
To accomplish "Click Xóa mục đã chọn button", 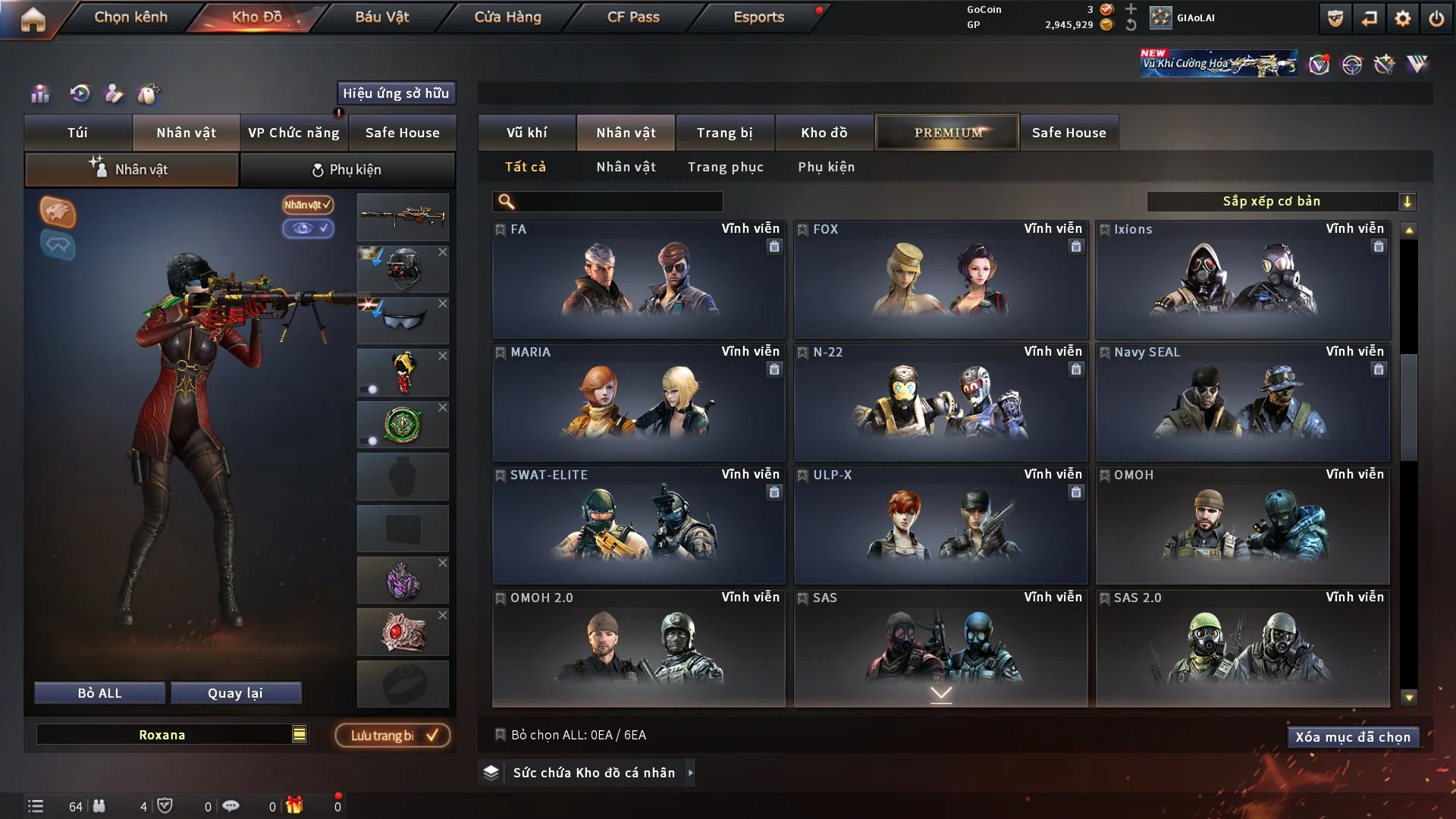I will (1352, 737).
